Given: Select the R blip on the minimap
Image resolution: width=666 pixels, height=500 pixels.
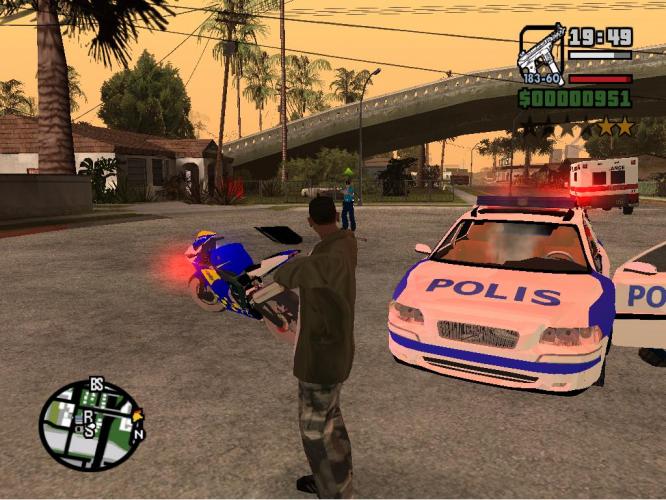Looking at the screenshot, I should 89,416.
